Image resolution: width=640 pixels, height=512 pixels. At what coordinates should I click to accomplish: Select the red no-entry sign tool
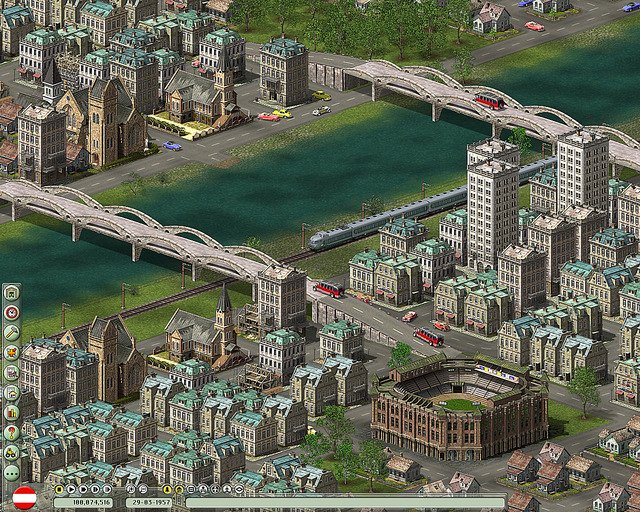(x=11, y=312)
